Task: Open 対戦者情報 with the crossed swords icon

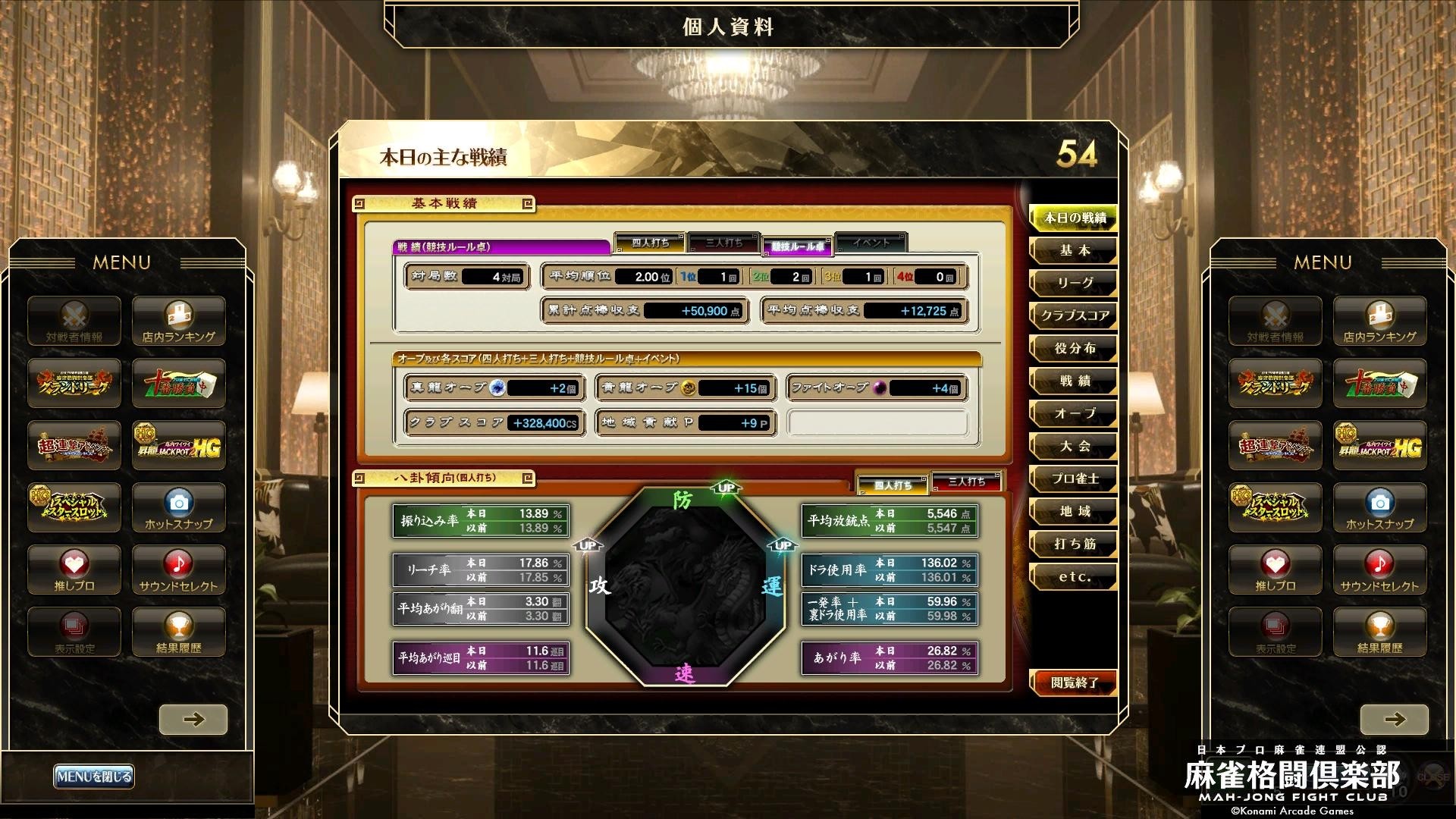Action: pyautogui.click(x=74, y=321)
